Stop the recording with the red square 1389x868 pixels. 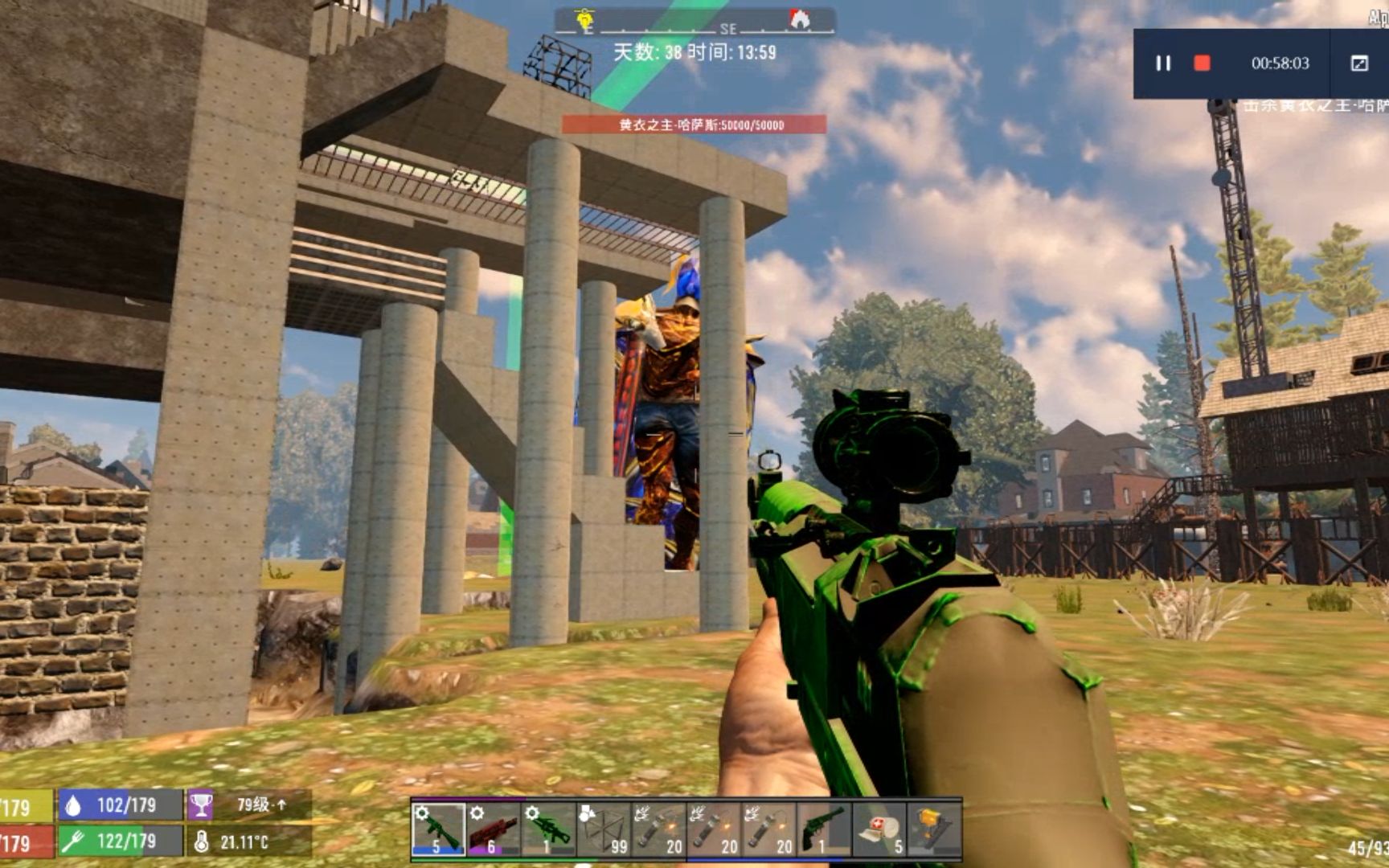coord(1202,63)
